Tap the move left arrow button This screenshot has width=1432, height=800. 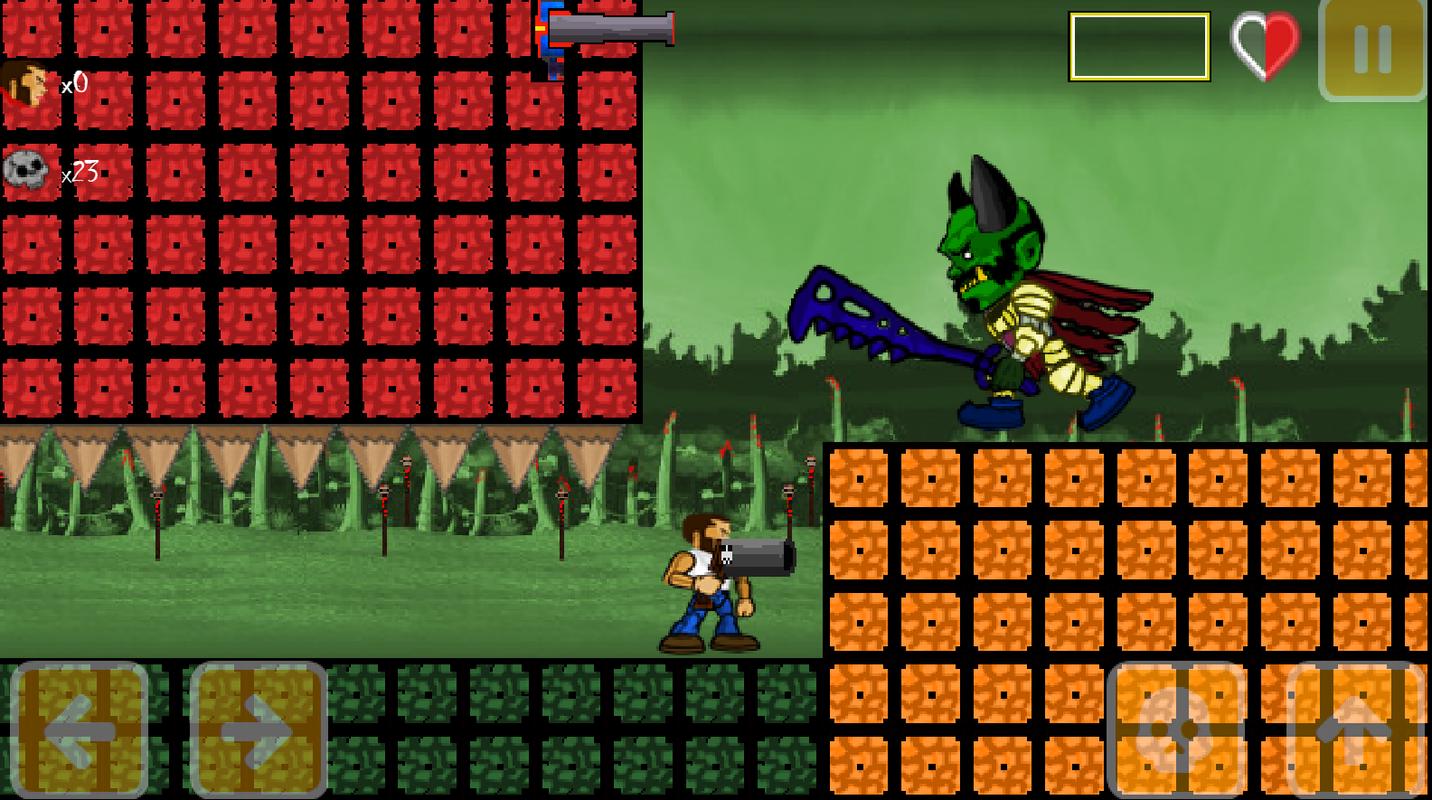coord(80,729)
